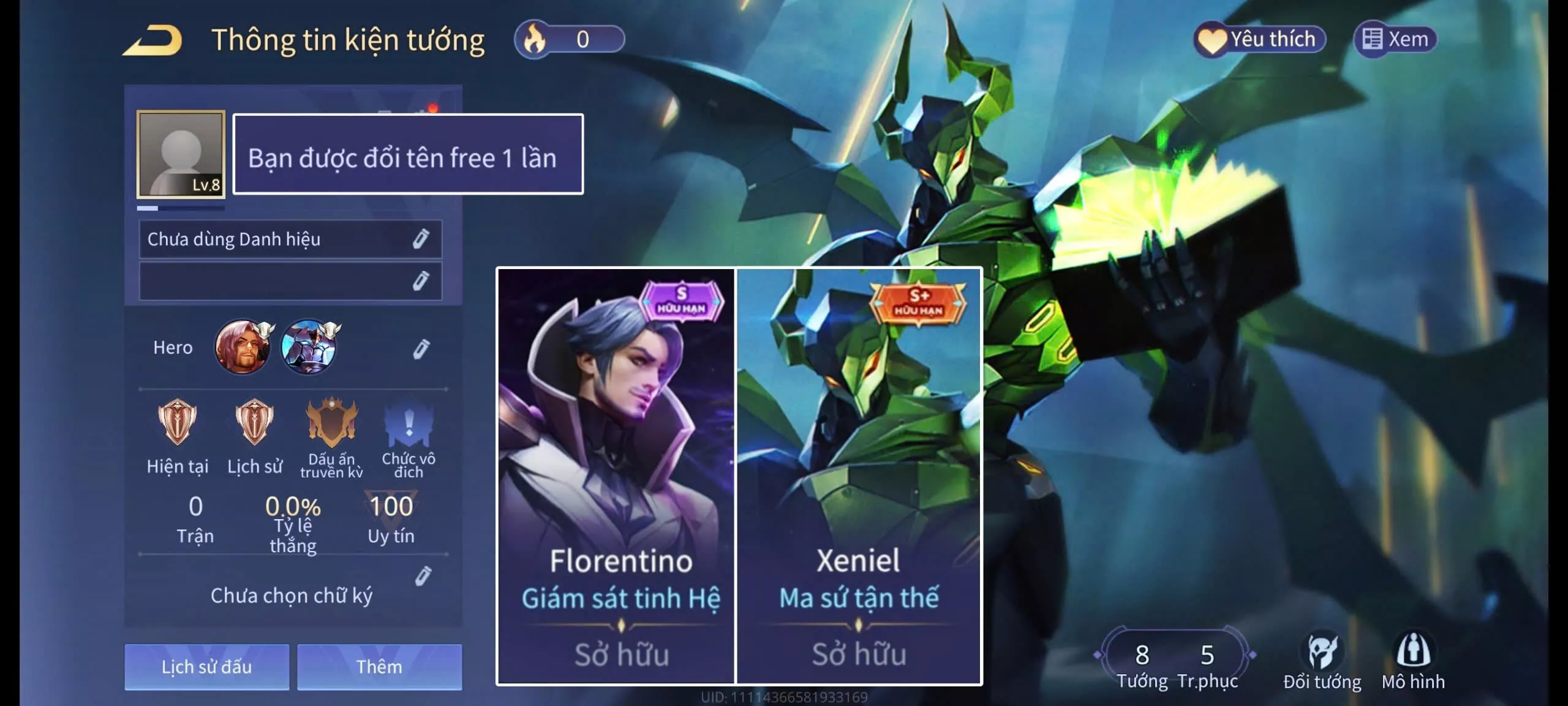The width and height of the screenshot is (1568, 706).
Task: Click the first red-haired hero portrait
Action: point(243,347)
